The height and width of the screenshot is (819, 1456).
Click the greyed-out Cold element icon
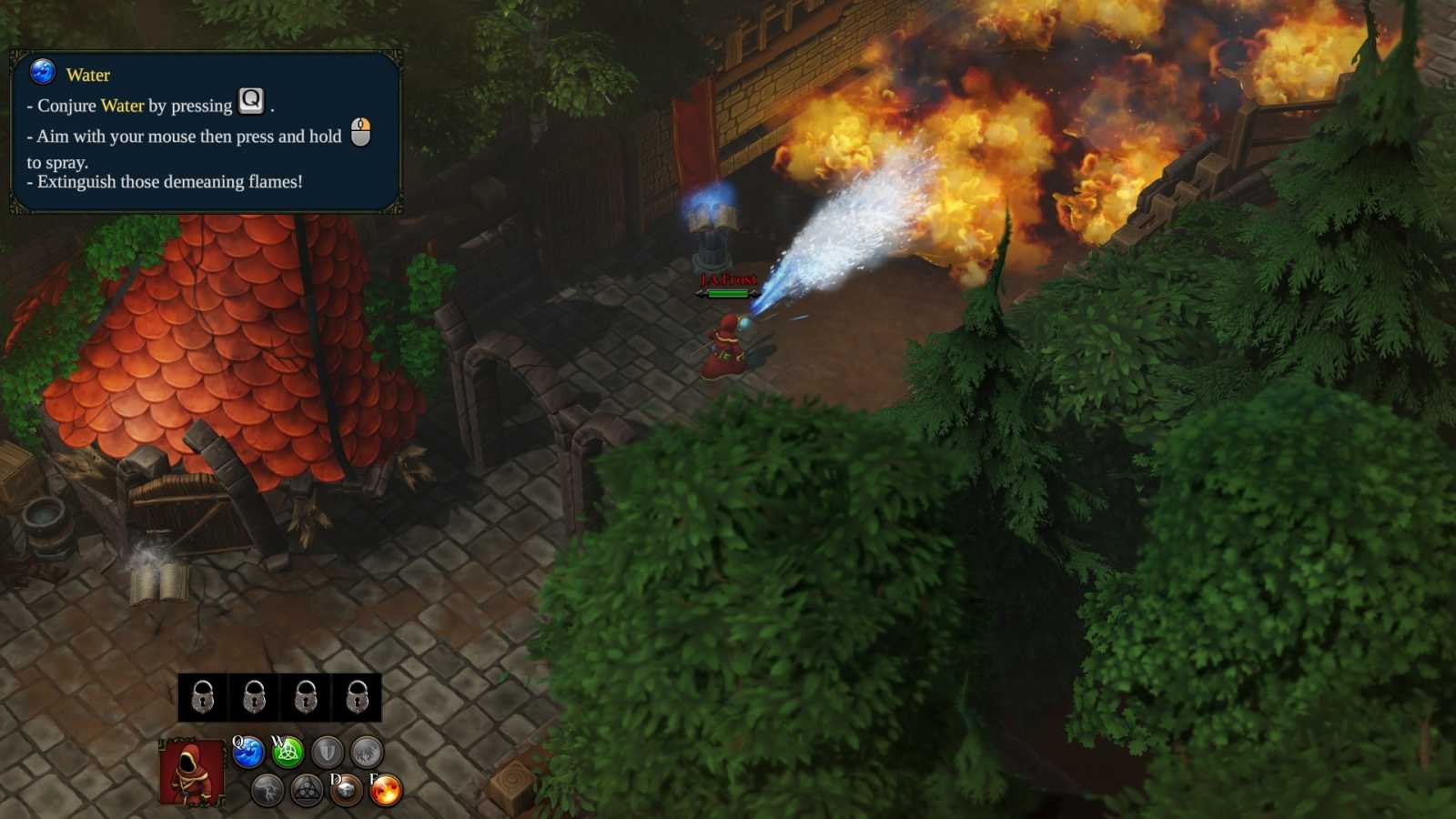366,753
